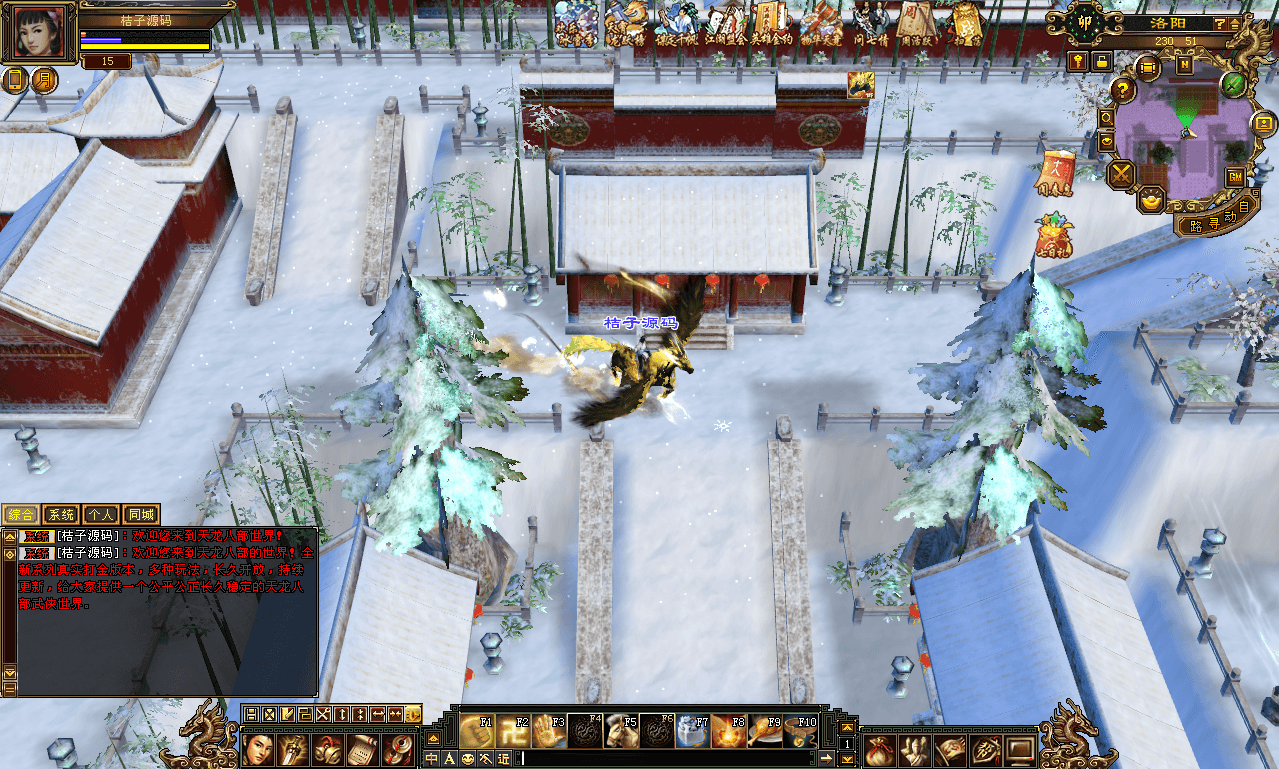The height and width of the screenshot is (769, 1279).
Task: Activate the F1 fist skill
Action: [478, 731]
